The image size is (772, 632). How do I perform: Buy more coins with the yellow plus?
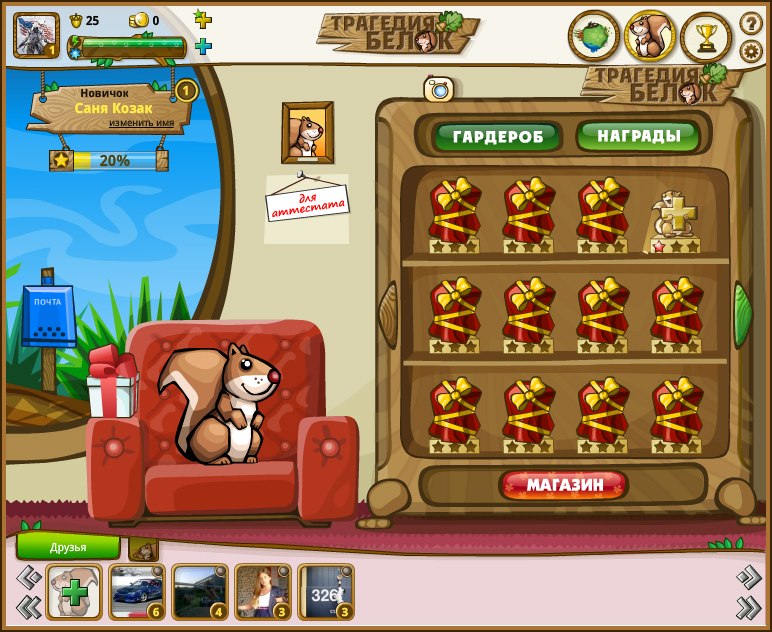pos(203,19)
